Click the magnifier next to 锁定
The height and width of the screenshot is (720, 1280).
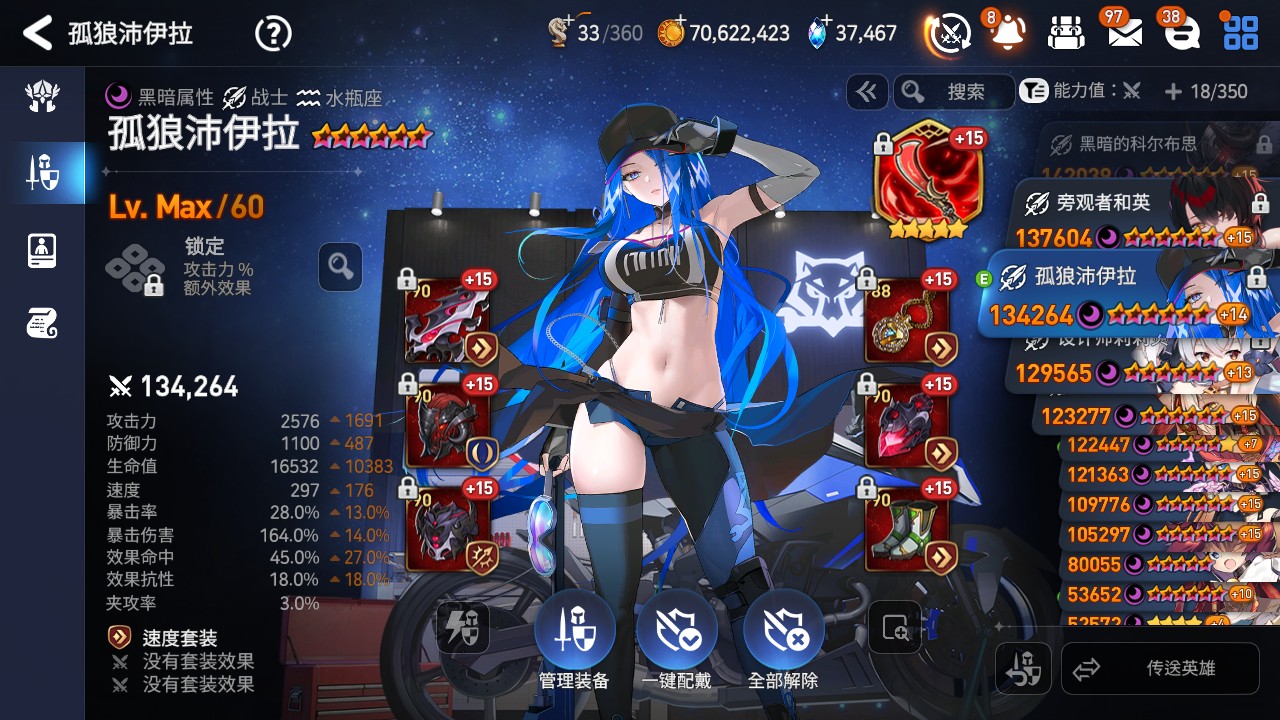[340, 267]
